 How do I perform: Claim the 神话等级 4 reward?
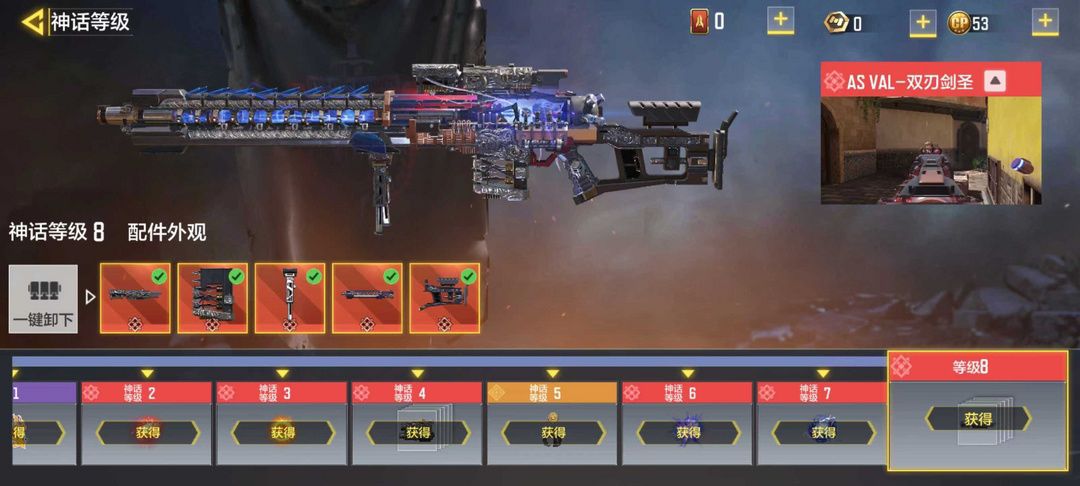tap(417, 433)
